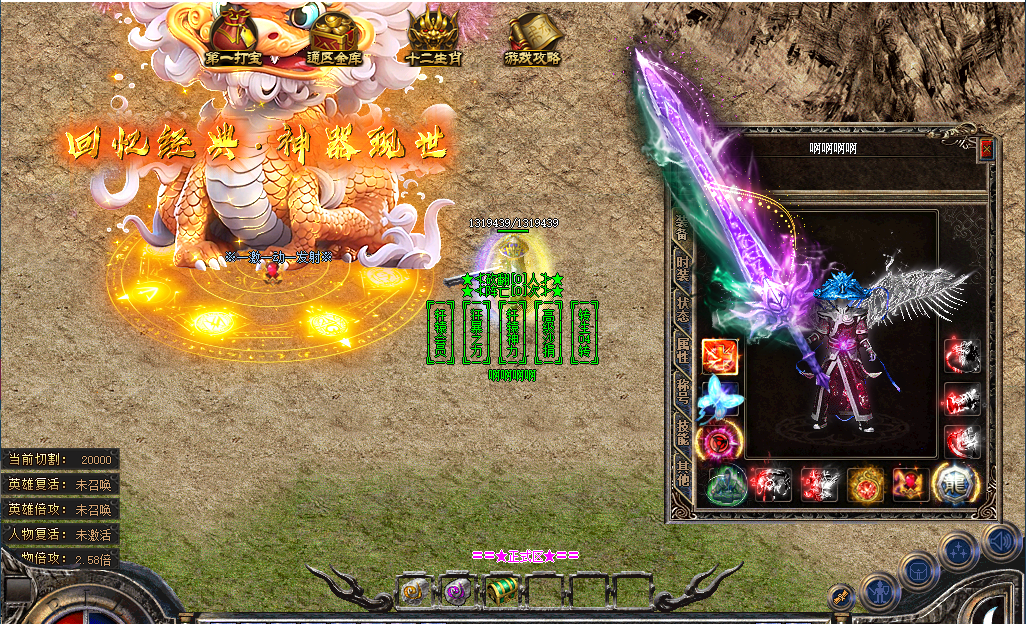Use the orange swirl scroll in hotbar
This screenshot has height=624, width=1026.
(x=413, y=592)
